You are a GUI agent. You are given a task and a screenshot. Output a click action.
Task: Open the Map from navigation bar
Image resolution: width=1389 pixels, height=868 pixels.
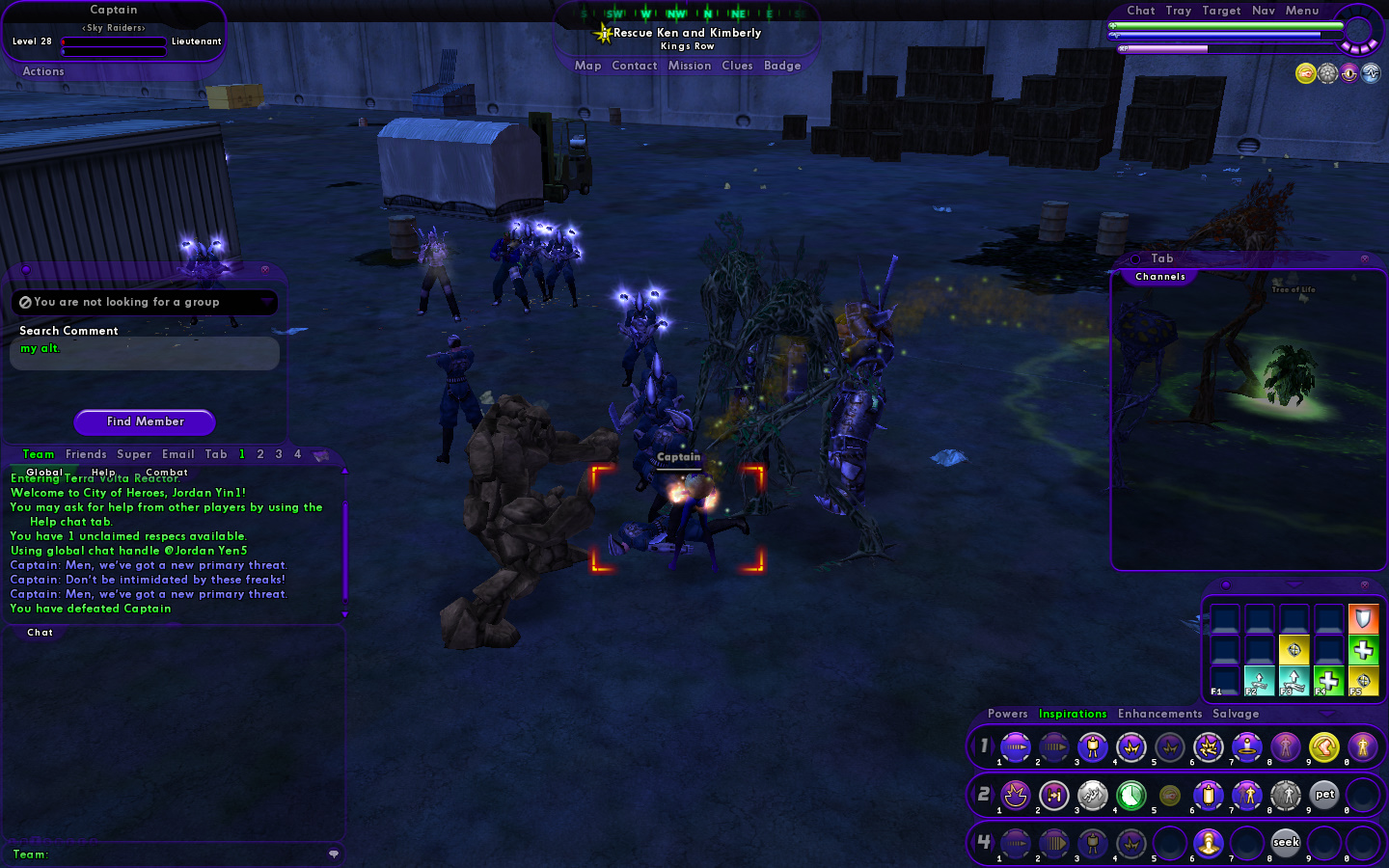587,66
